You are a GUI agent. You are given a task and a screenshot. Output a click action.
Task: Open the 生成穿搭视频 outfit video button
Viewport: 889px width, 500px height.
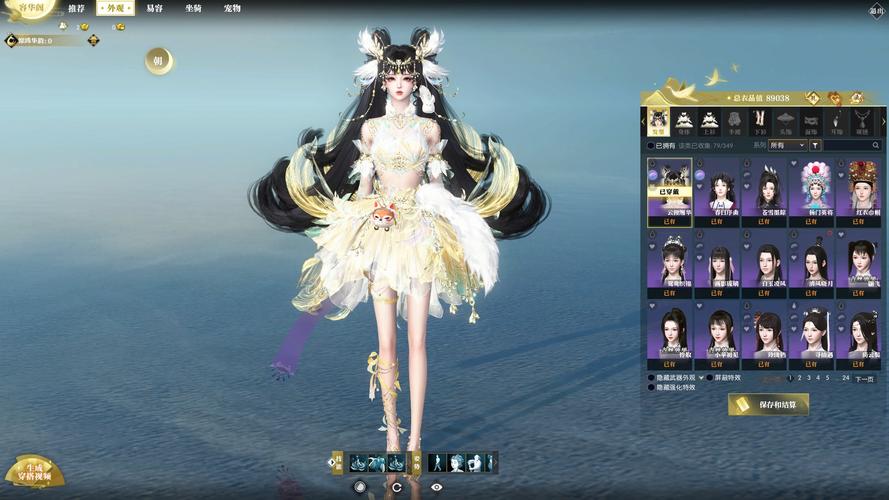tap(34, 472)
